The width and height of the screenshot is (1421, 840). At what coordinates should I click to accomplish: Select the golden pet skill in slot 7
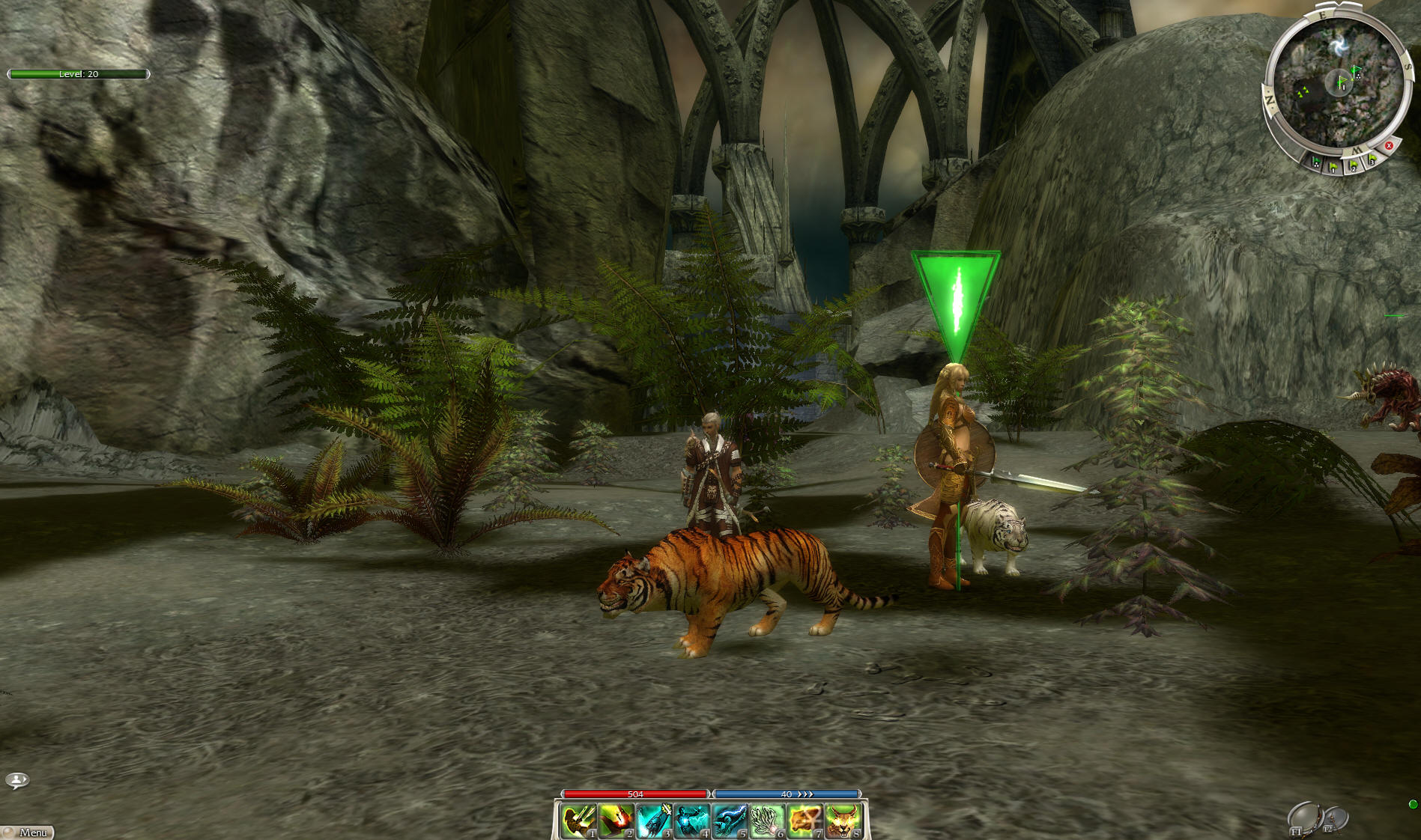[805, 821]
